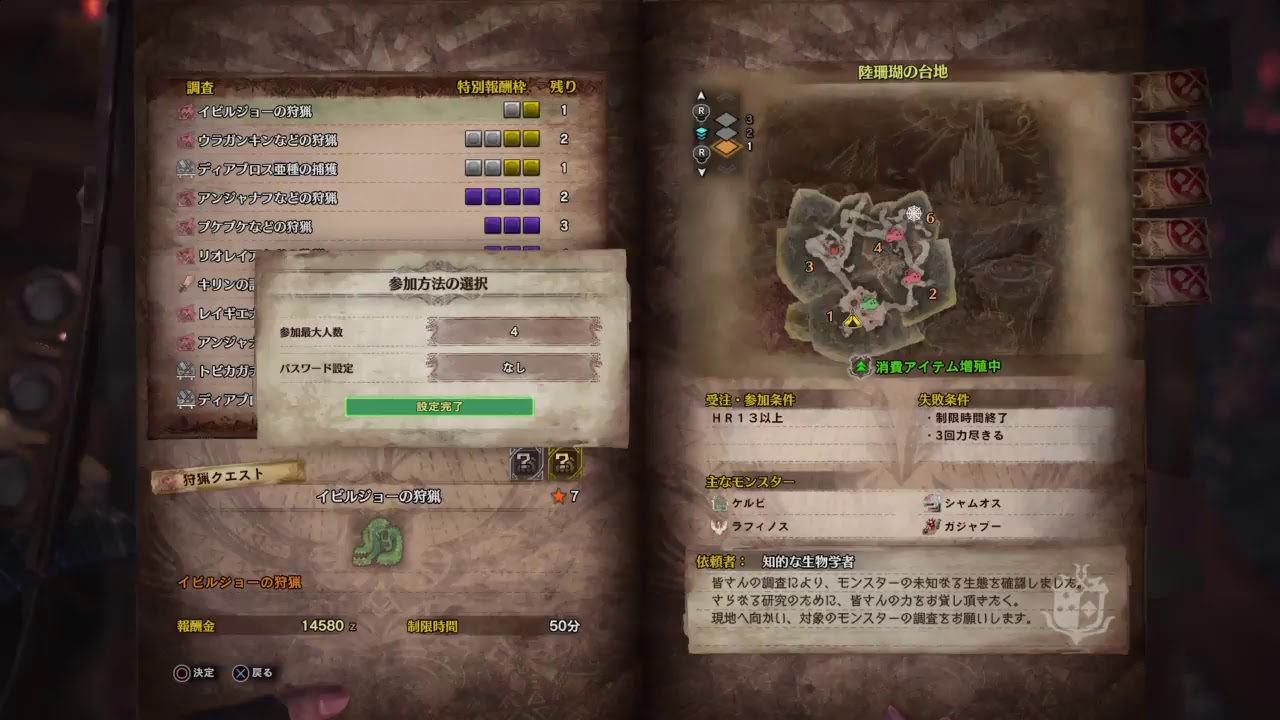Screen dimensions: 1280x720
Task: Click the ディアブロス亜種の捕獲 capture net icon
Action: click(185, 170)
